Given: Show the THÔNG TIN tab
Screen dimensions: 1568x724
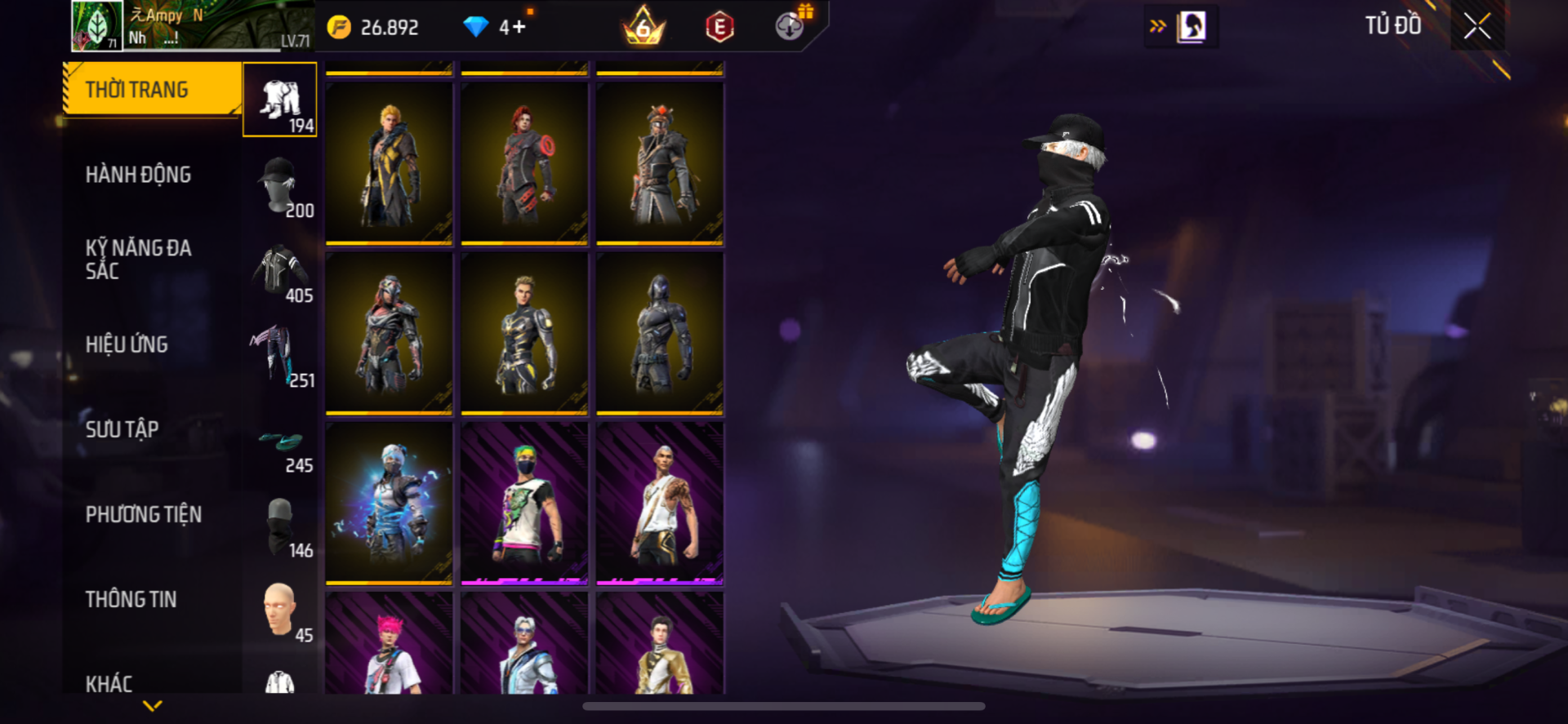Looking at the screenshot, I should (x=131, y=599).
